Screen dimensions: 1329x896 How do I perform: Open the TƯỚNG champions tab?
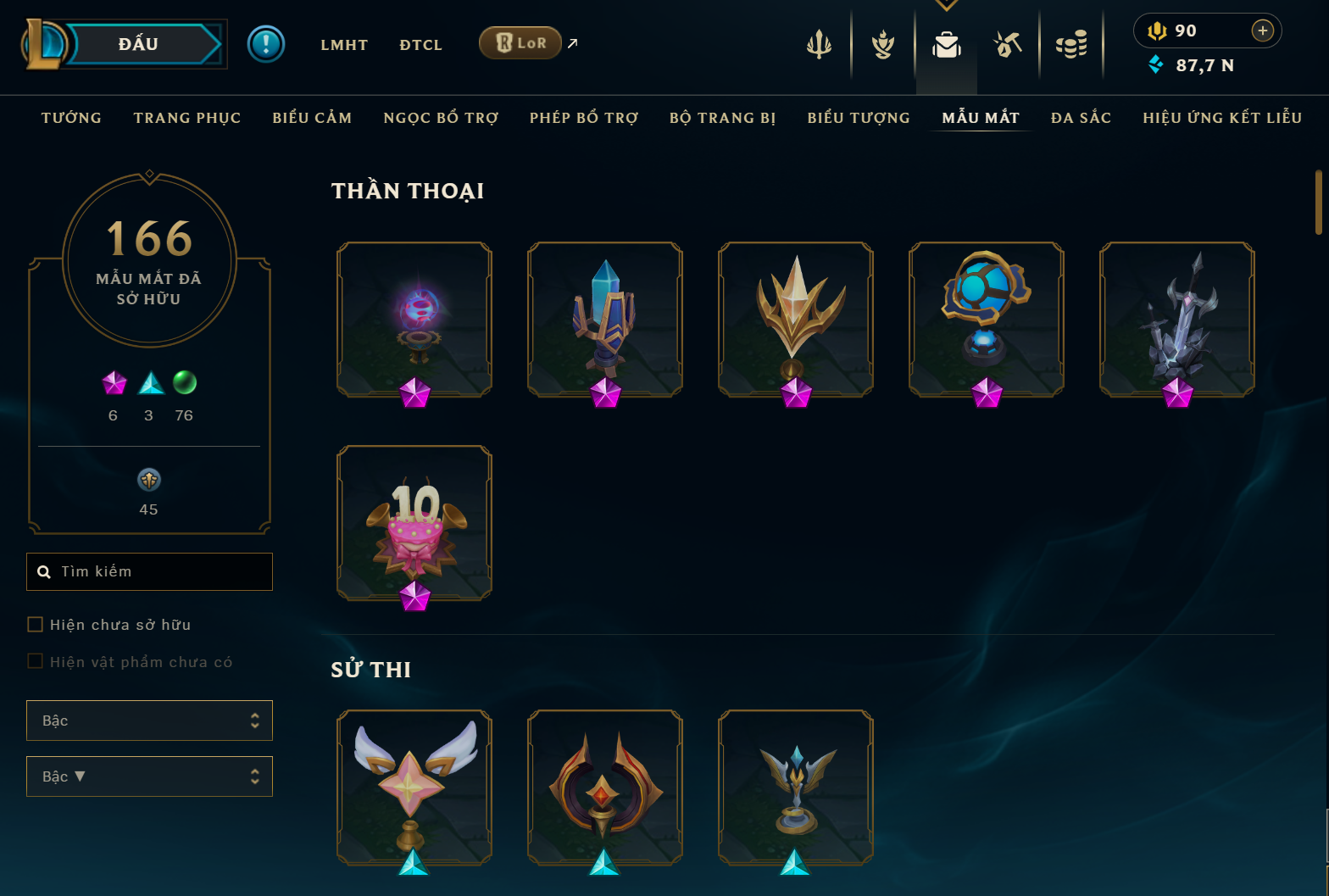click(71, 118)
